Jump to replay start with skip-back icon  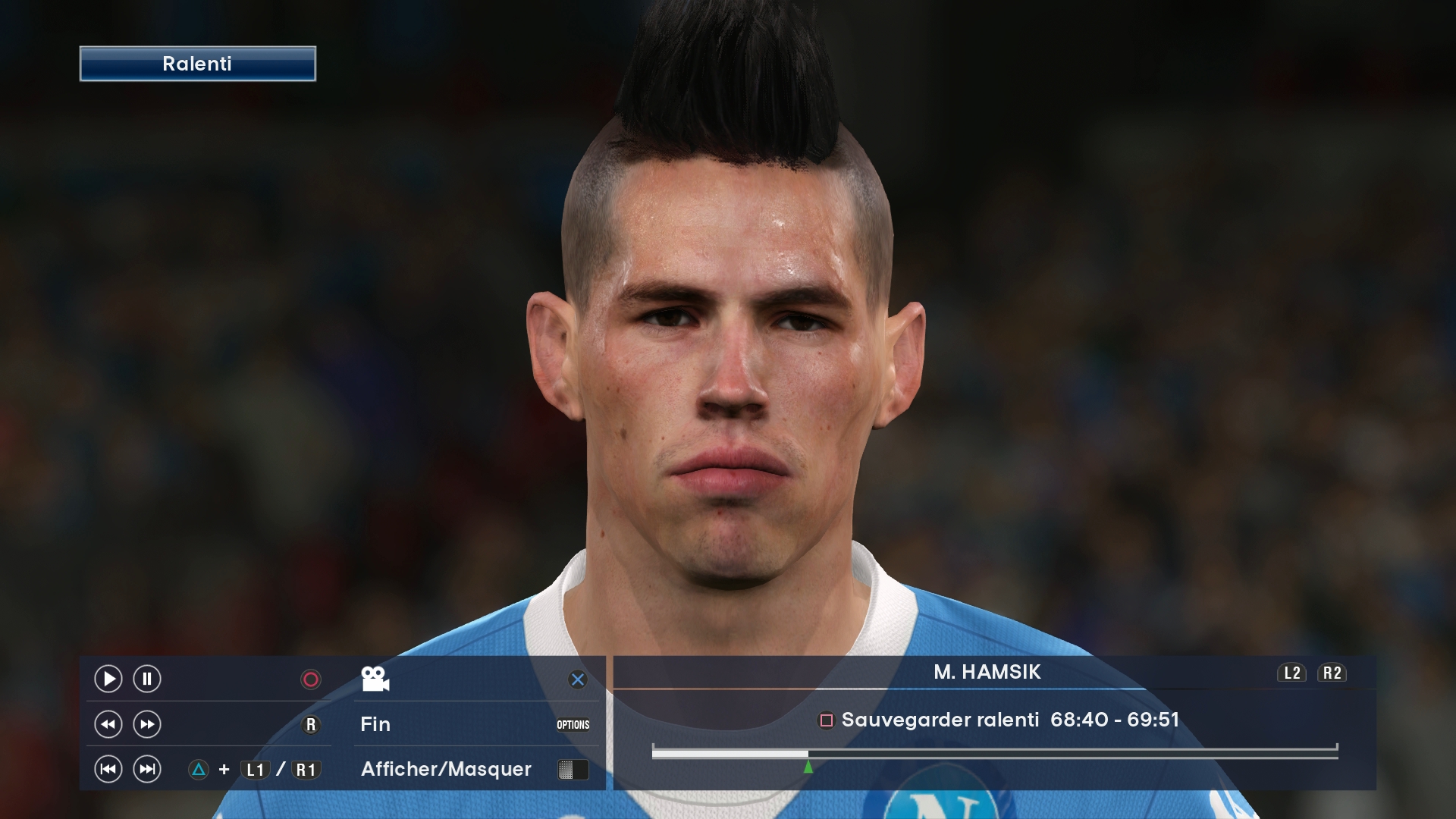pos(108,769)
